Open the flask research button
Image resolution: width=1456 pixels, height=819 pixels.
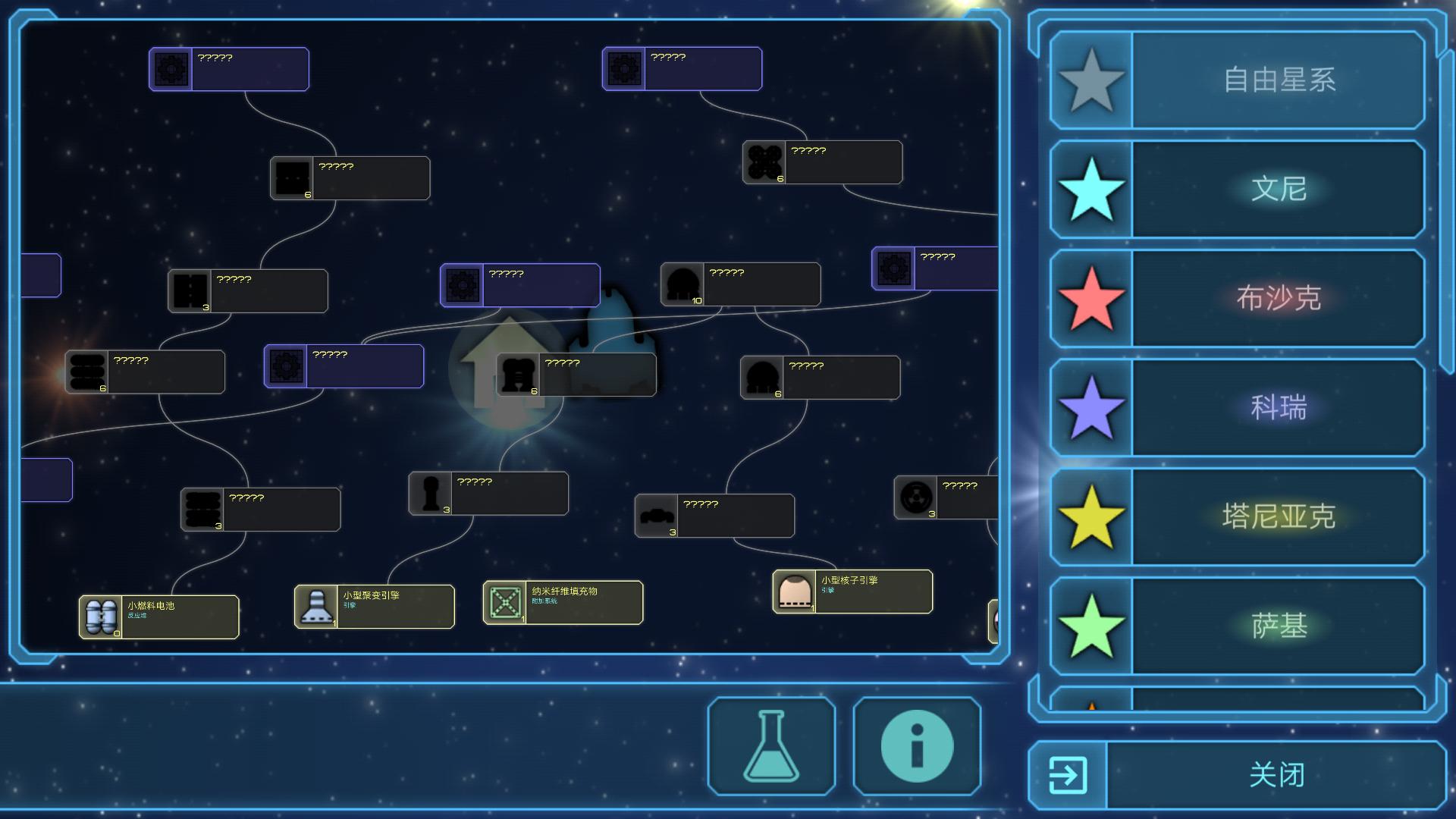coord(771,746)
